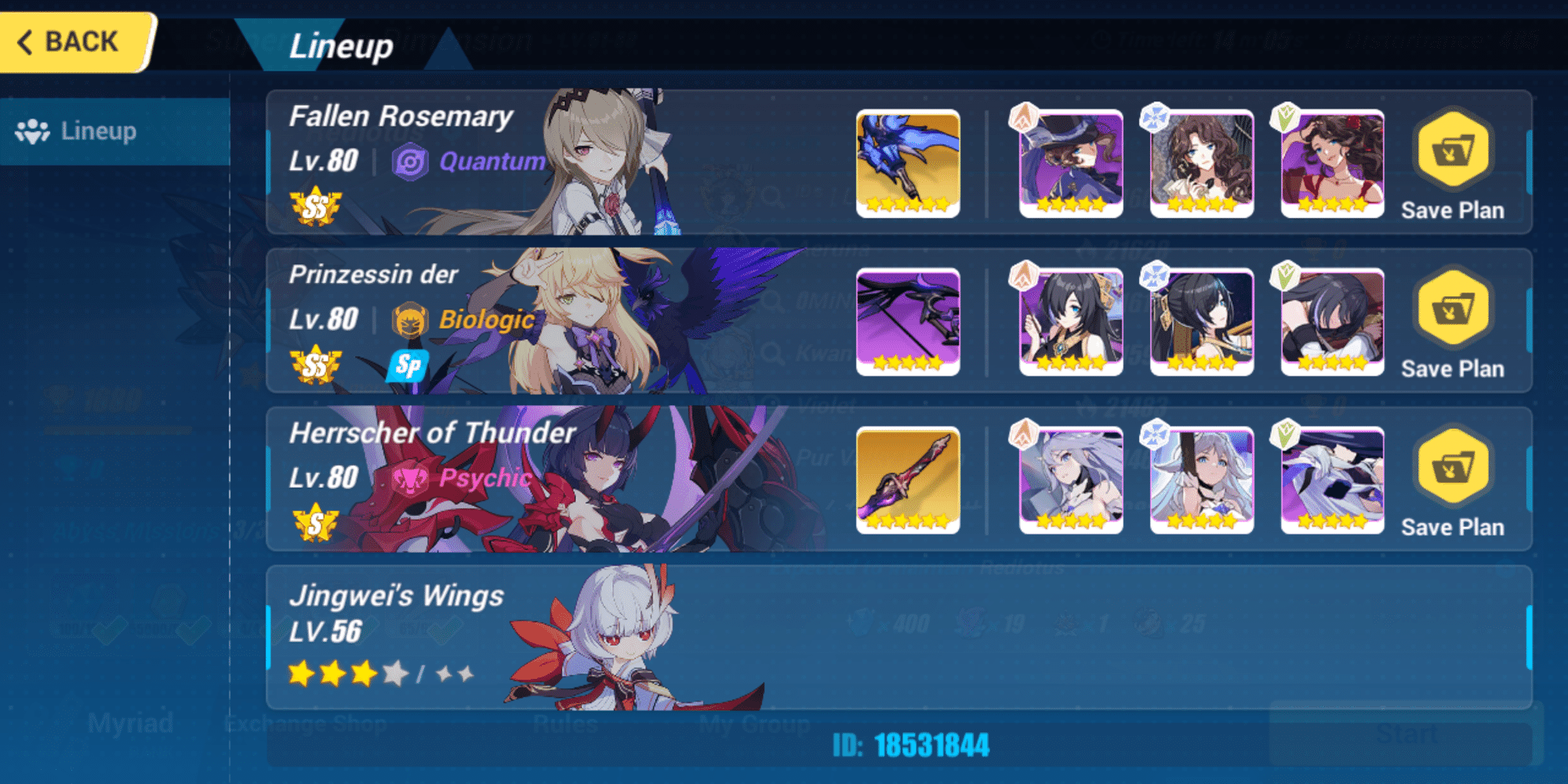
Task: Open Herrscher of Thunder's bottom stigmata slot
Action: click(x=1331, y=478)
